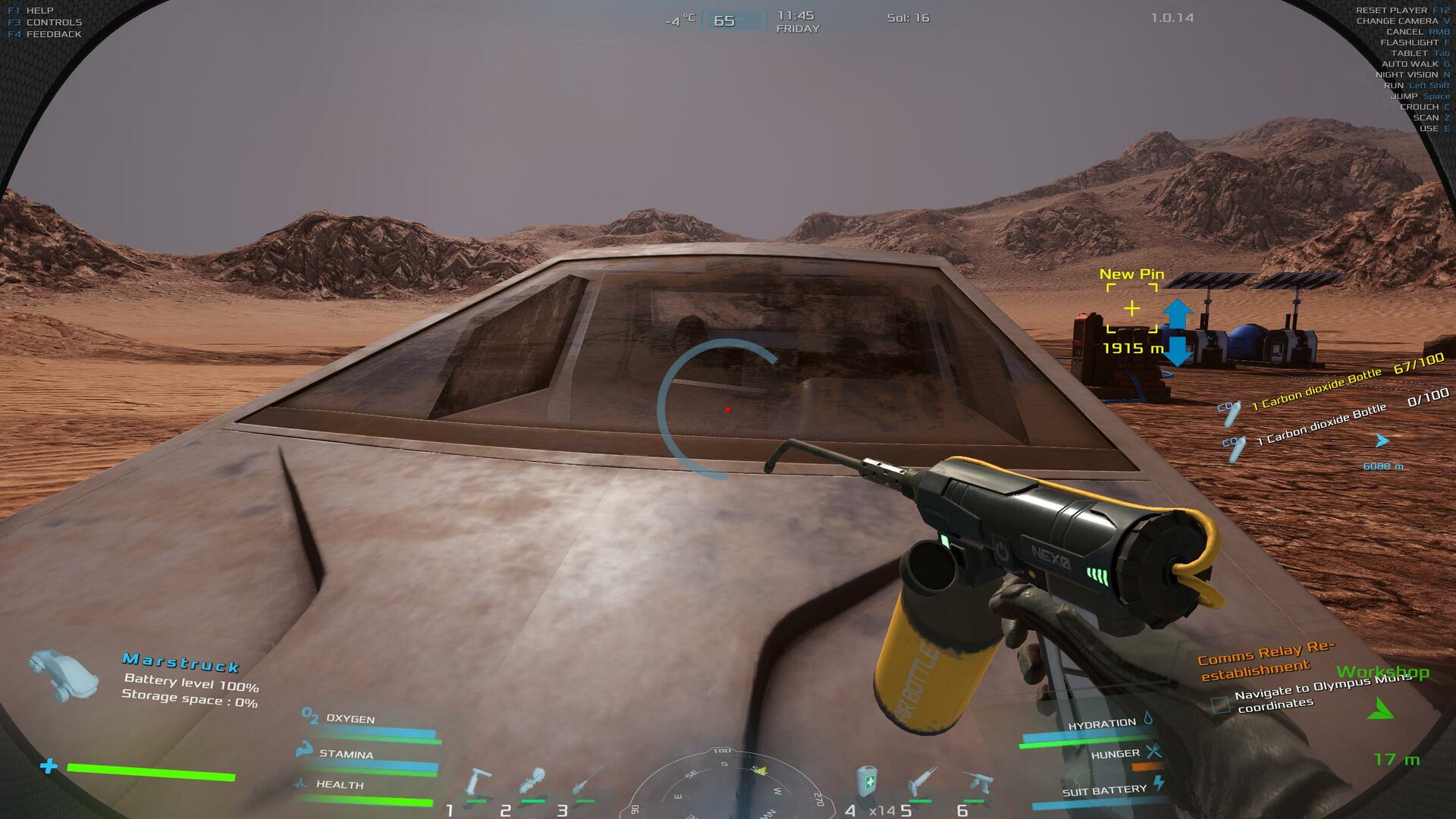Select the syringe tool in hotbar slot 5
This screenshot has width=1456, height=819.
pyautogui.click(x=922, y=783)
